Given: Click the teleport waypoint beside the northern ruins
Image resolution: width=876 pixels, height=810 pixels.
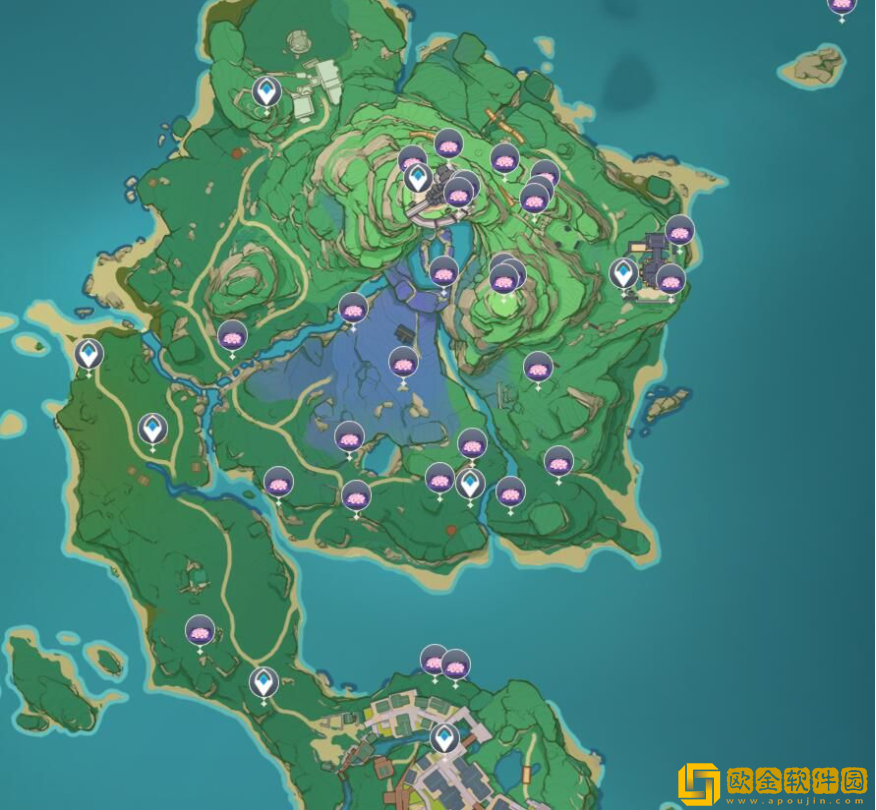Looking at the screenshot, I should coord(266,92).
